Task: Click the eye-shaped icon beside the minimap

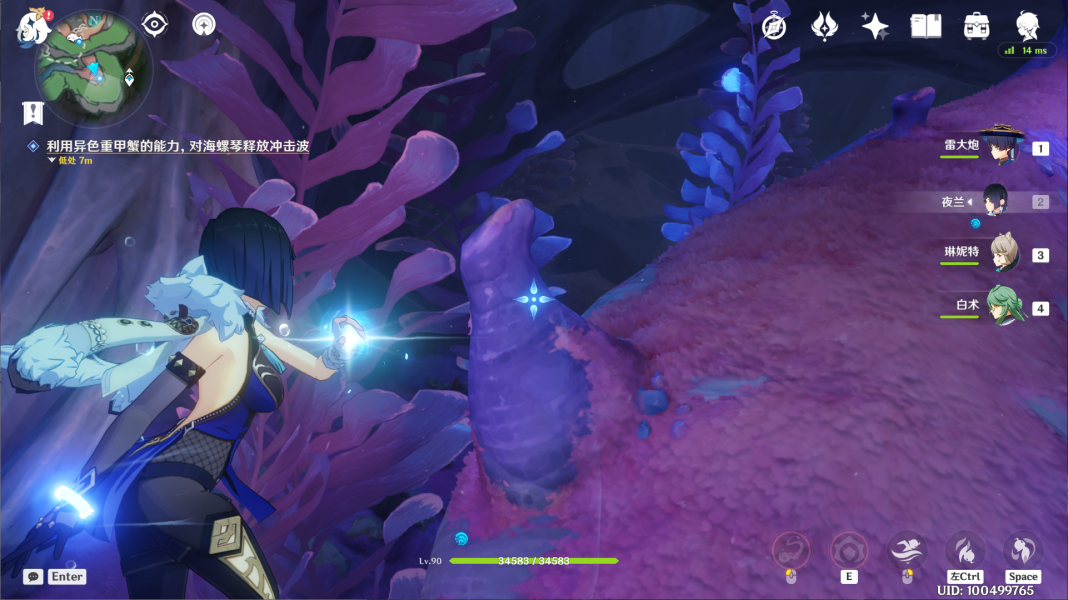Action: click(155, 24)
